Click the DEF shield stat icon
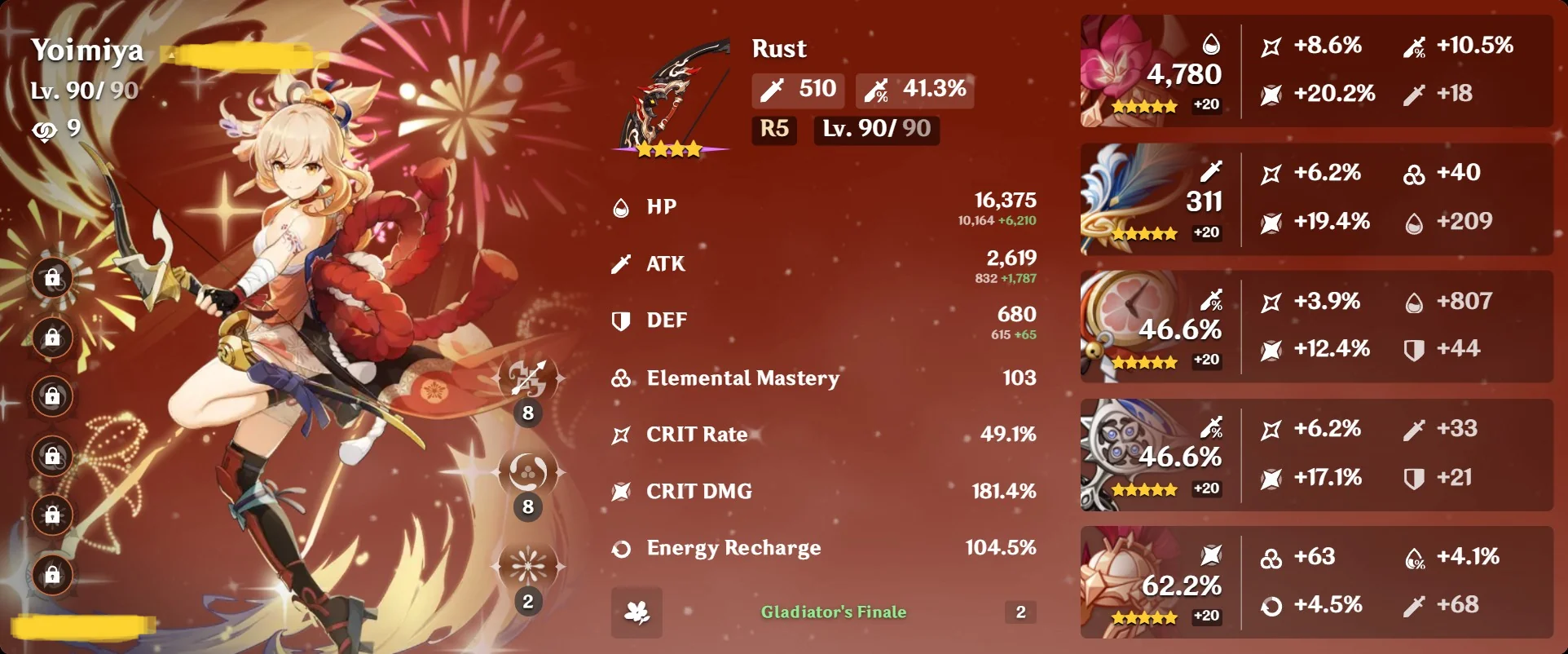Image resolution: width=1568 pixels, height=654 pixels. pyautogui.click(x=621, y=320)
